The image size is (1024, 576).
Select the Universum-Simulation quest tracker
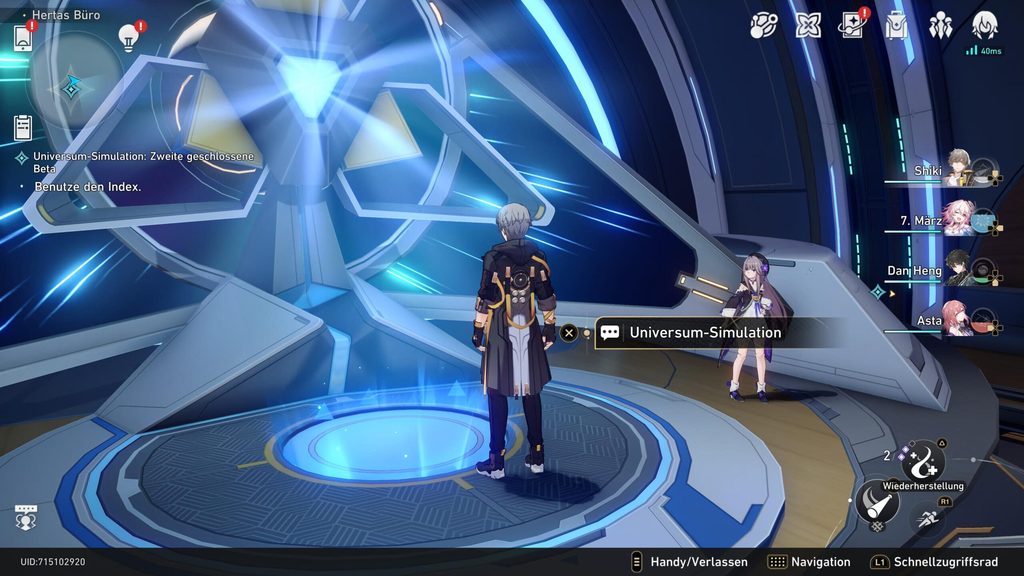point(140,163)
